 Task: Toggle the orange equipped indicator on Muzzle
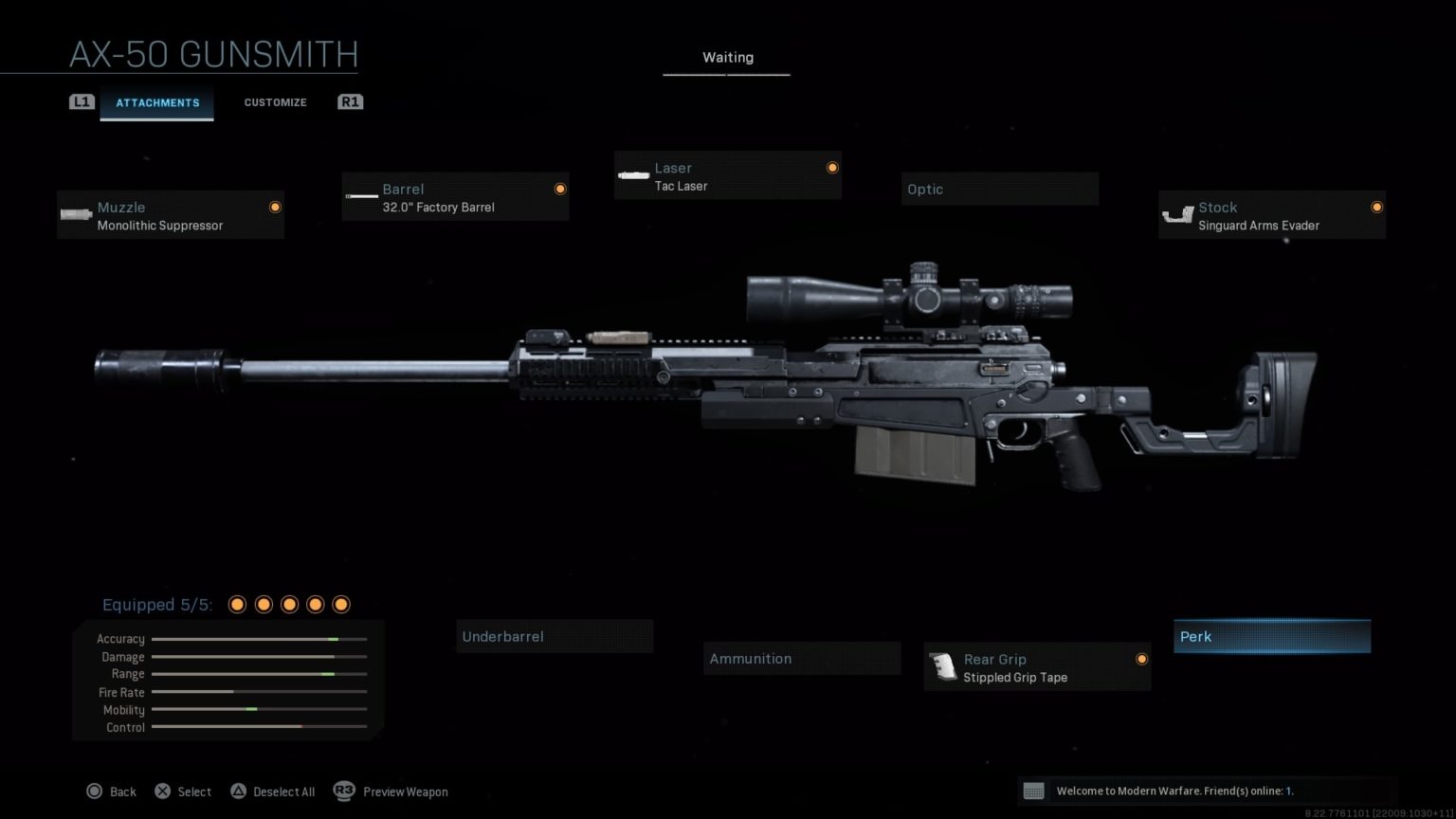[275, 207]
